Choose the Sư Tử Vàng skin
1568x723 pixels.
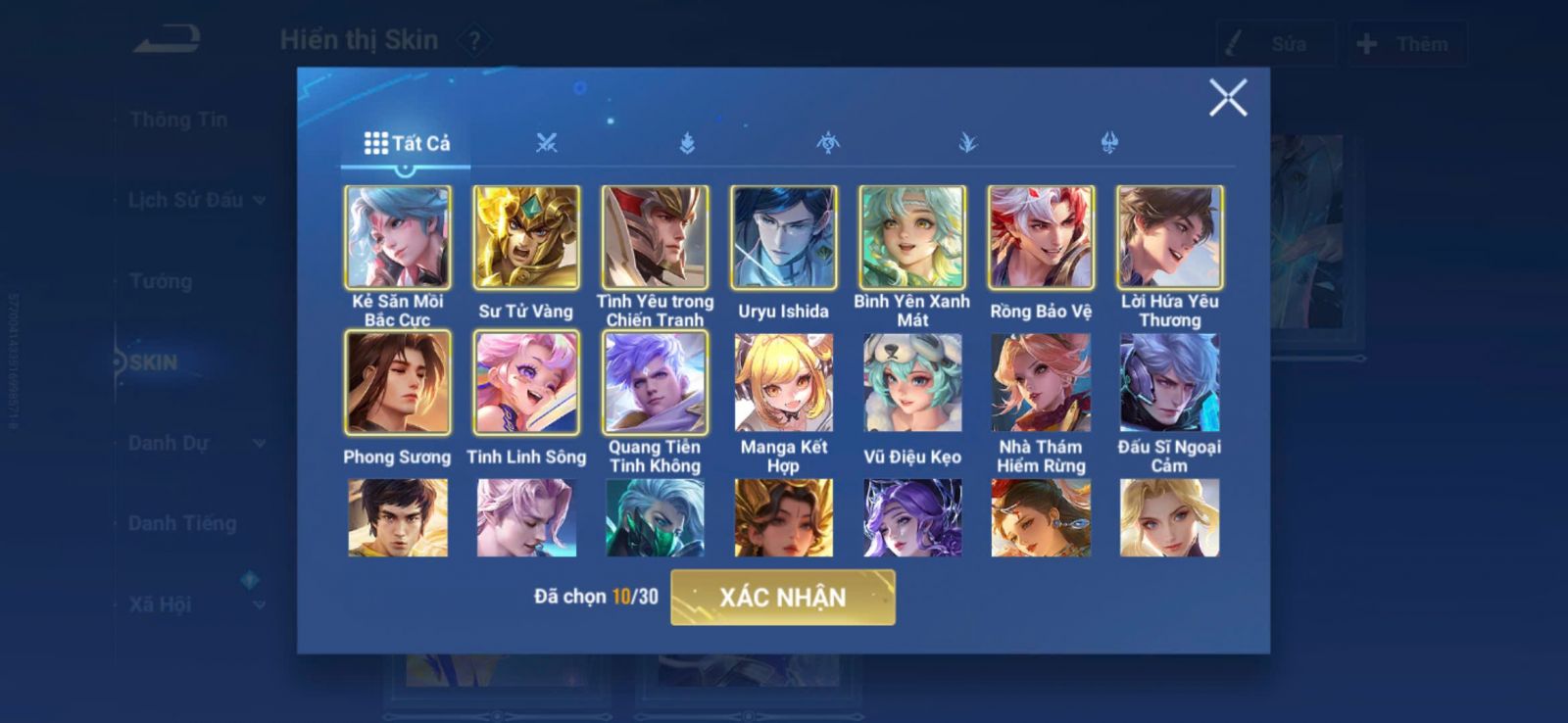click(526, 237)
